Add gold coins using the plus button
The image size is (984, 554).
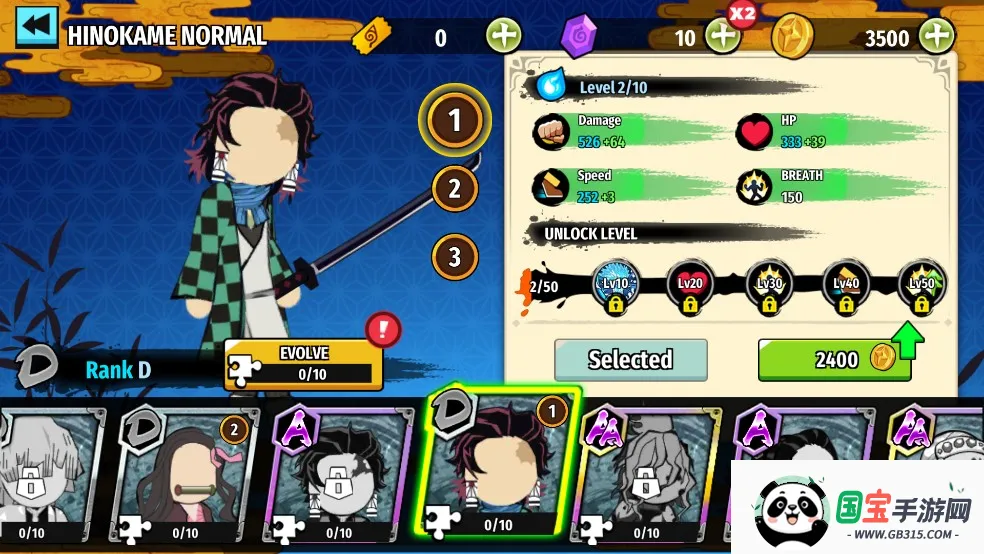point(937,37)
